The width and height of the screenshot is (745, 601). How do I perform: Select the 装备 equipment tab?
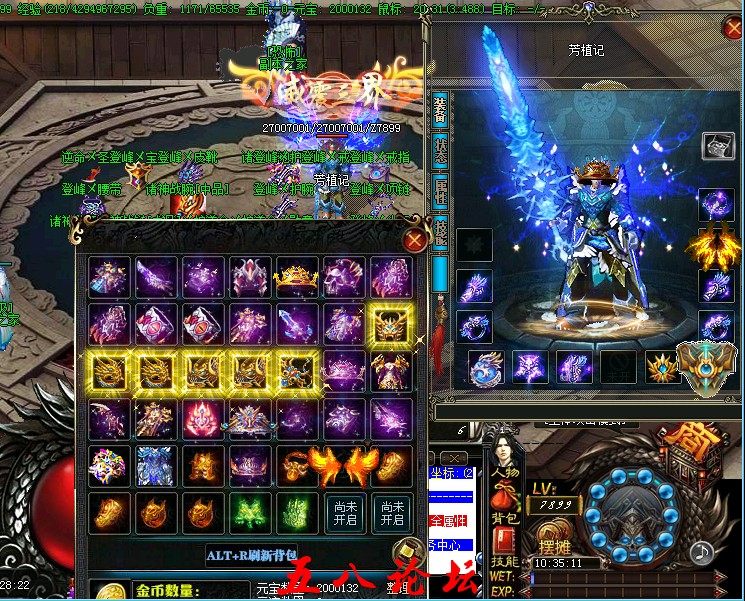pyautogui.click(x=440, y=109)
